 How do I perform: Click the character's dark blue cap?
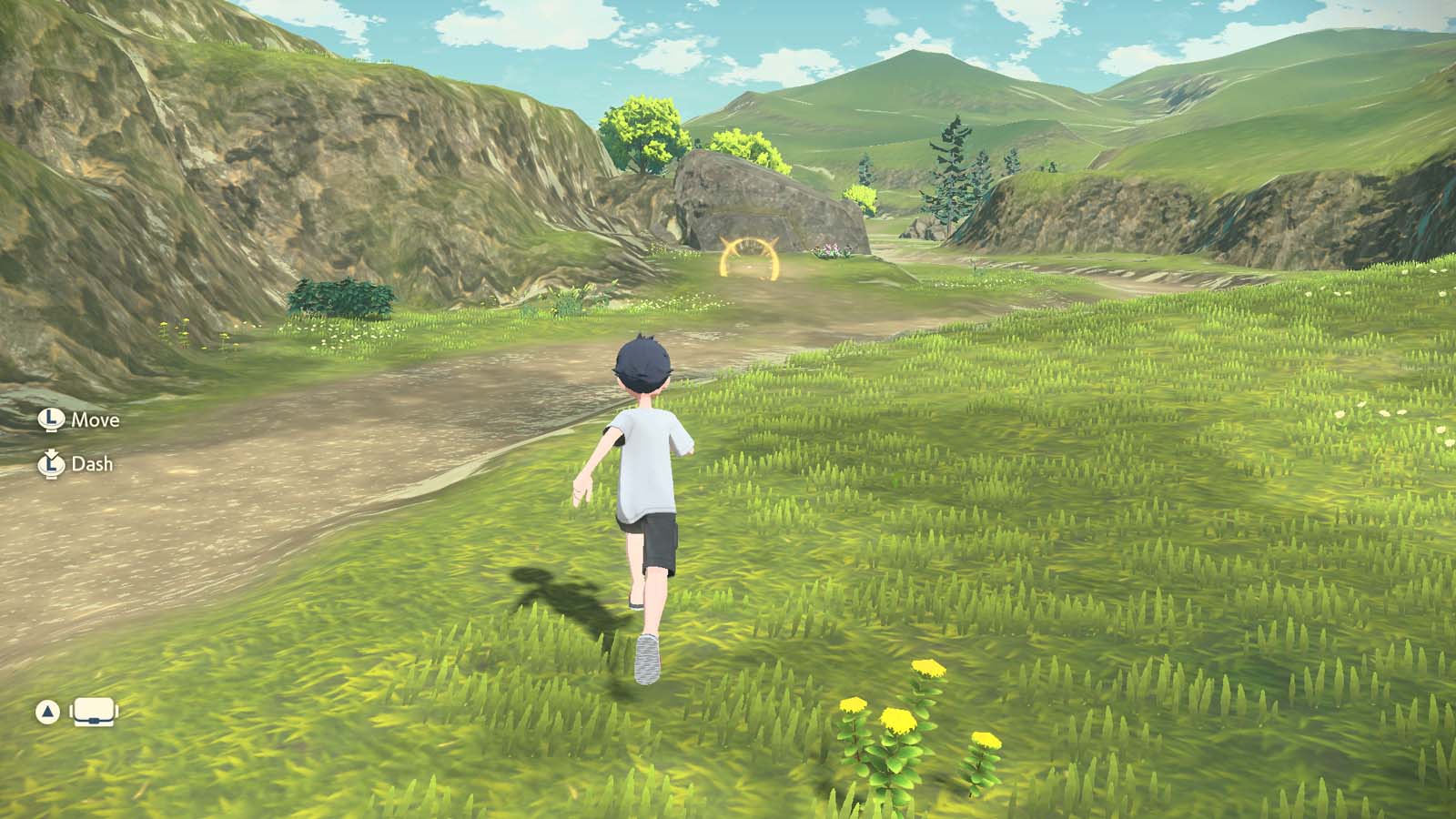pos(642,362)
